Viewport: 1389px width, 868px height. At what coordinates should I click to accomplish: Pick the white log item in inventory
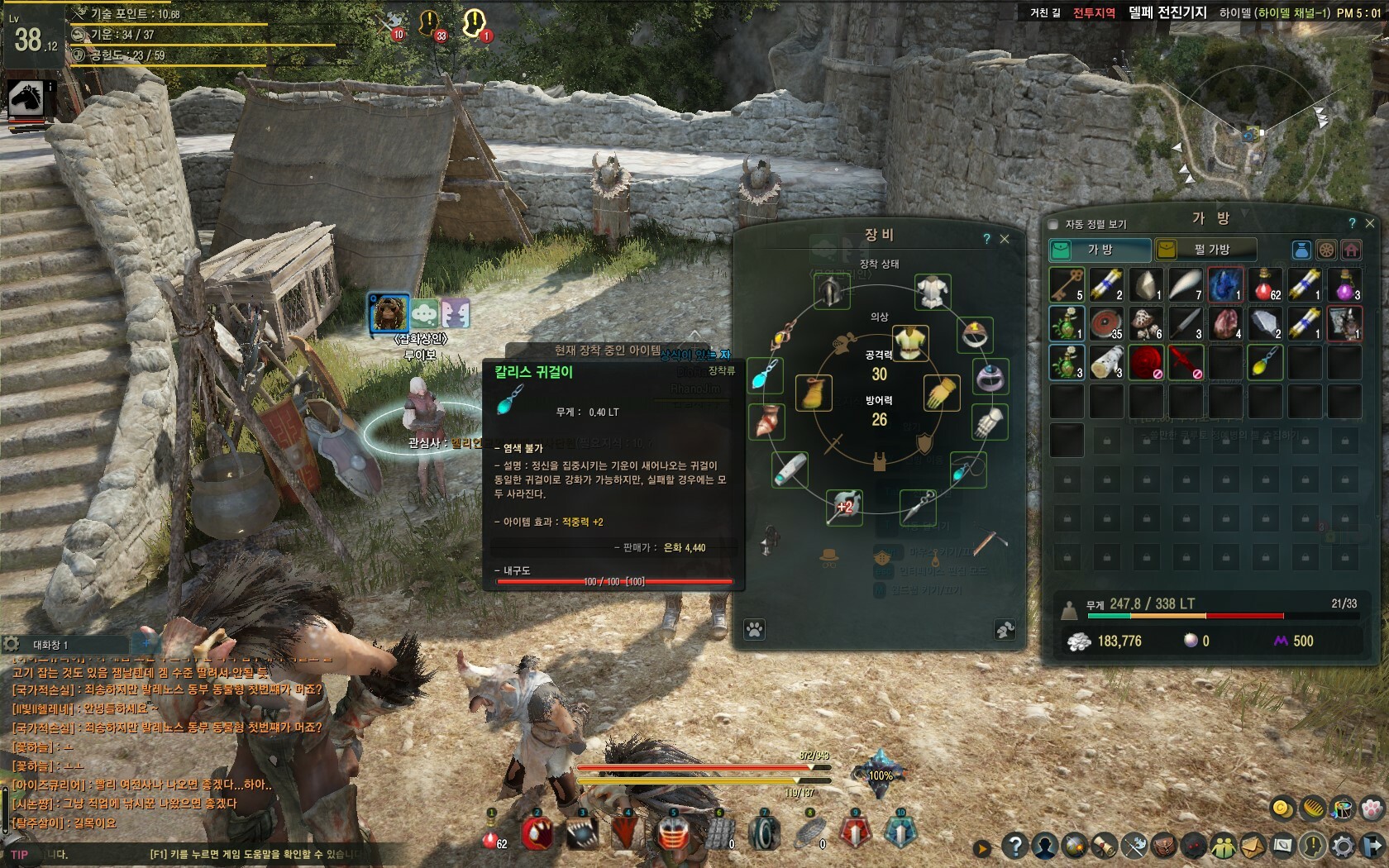click(1106, 362)
